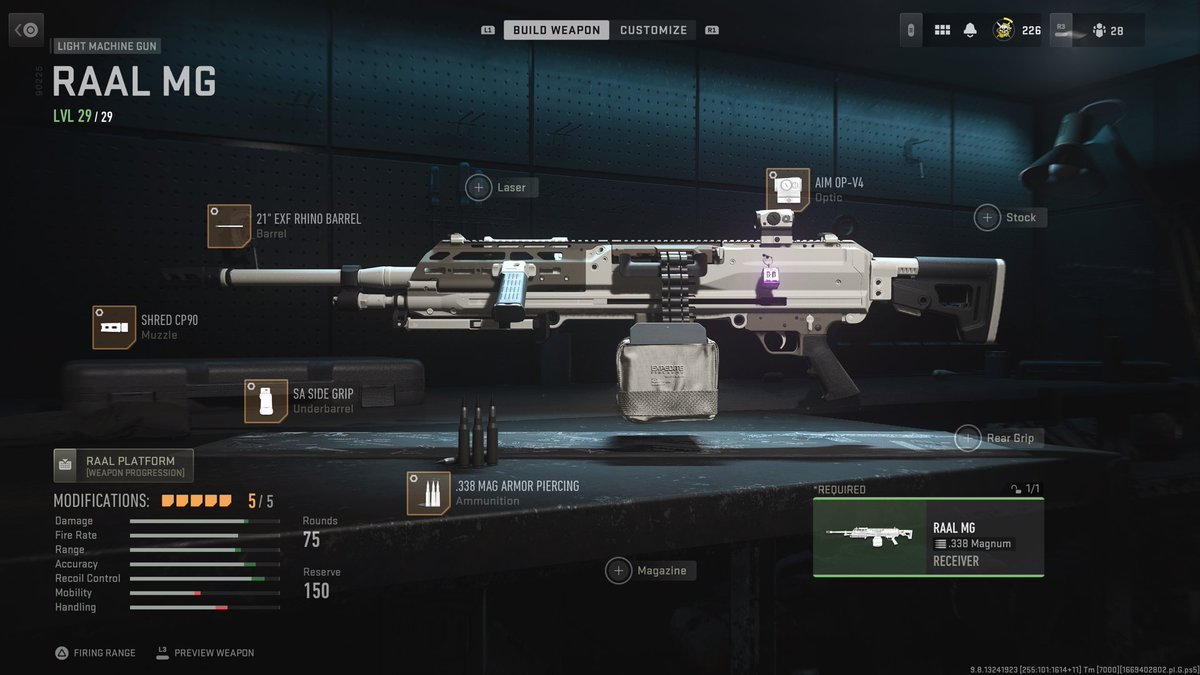This screenshot has height=675, width=1200.
Task: Select the Build Weapon tab
Action: tap(556, 30)
